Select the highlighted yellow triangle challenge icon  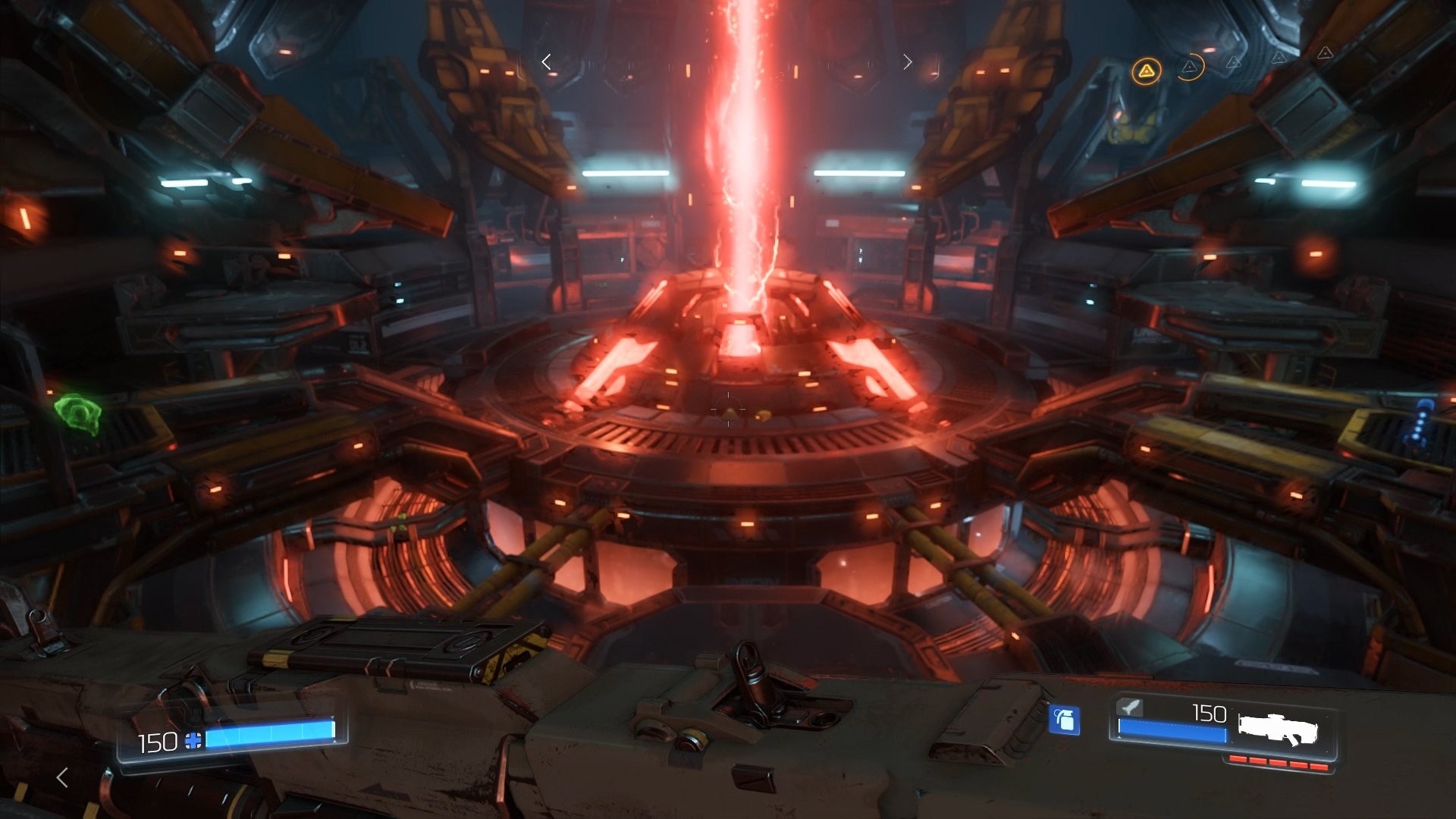(x=1147, y=71)
